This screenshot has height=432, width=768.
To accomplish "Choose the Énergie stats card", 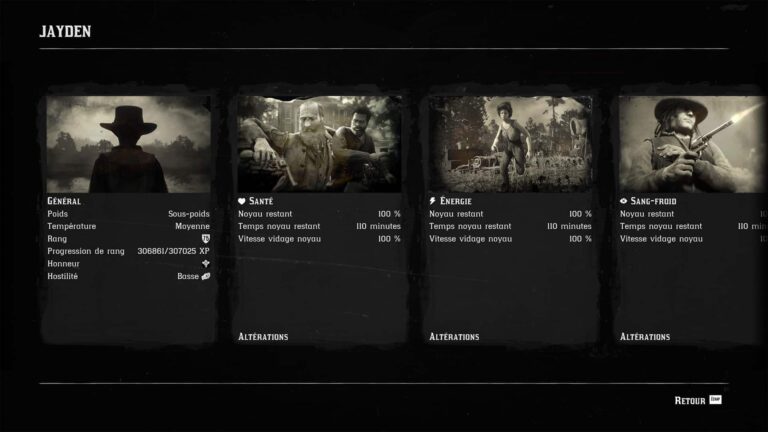I will tap(510, 218).
